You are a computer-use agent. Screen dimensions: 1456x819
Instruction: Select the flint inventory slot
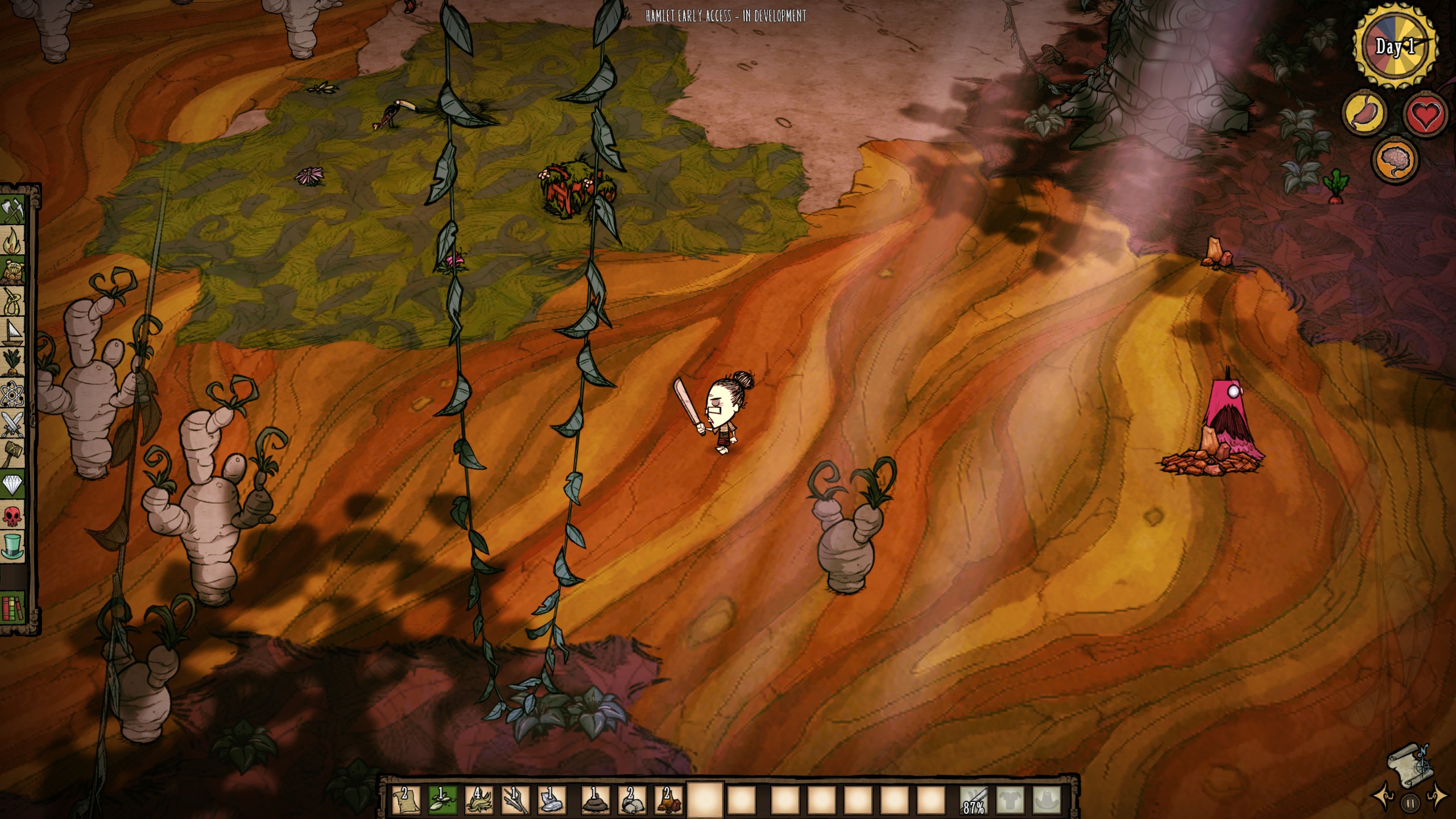551,799
